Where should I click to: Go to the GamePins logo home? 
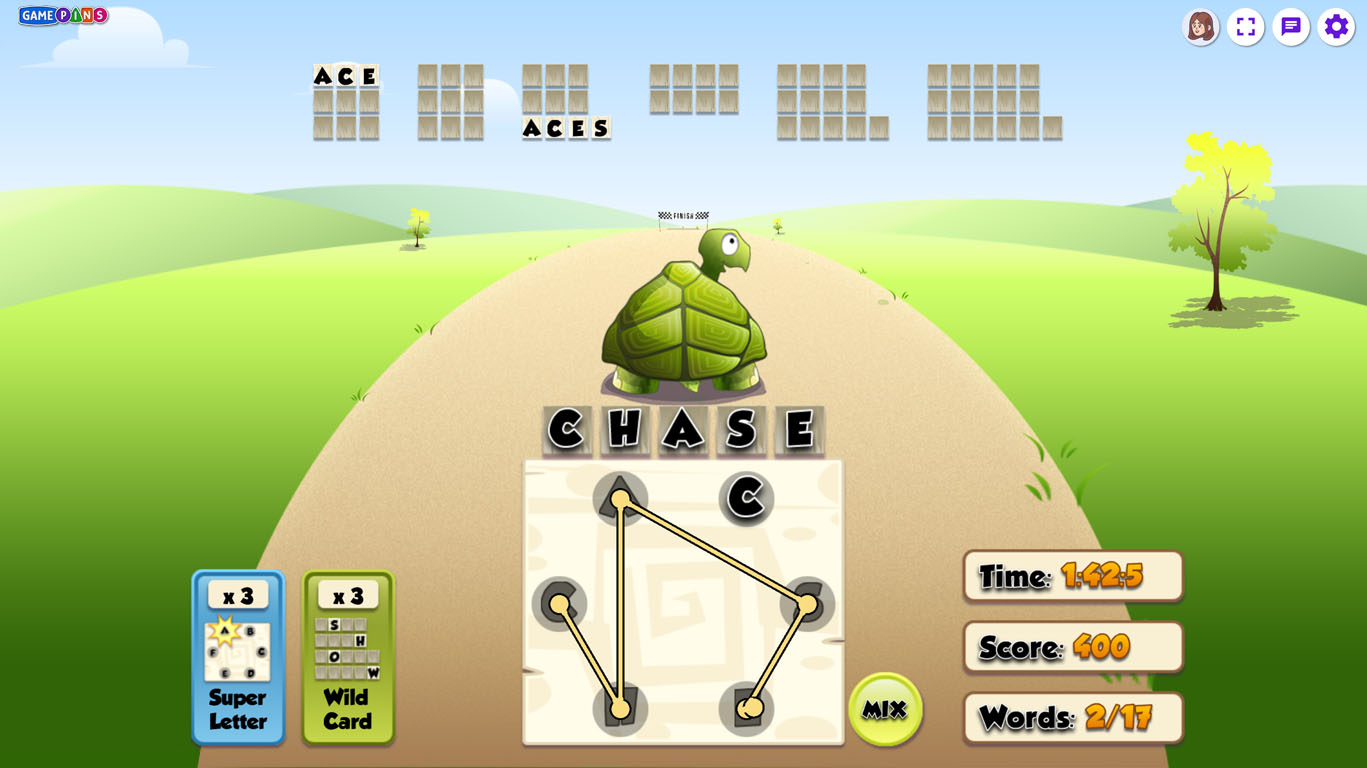[63, 16]
